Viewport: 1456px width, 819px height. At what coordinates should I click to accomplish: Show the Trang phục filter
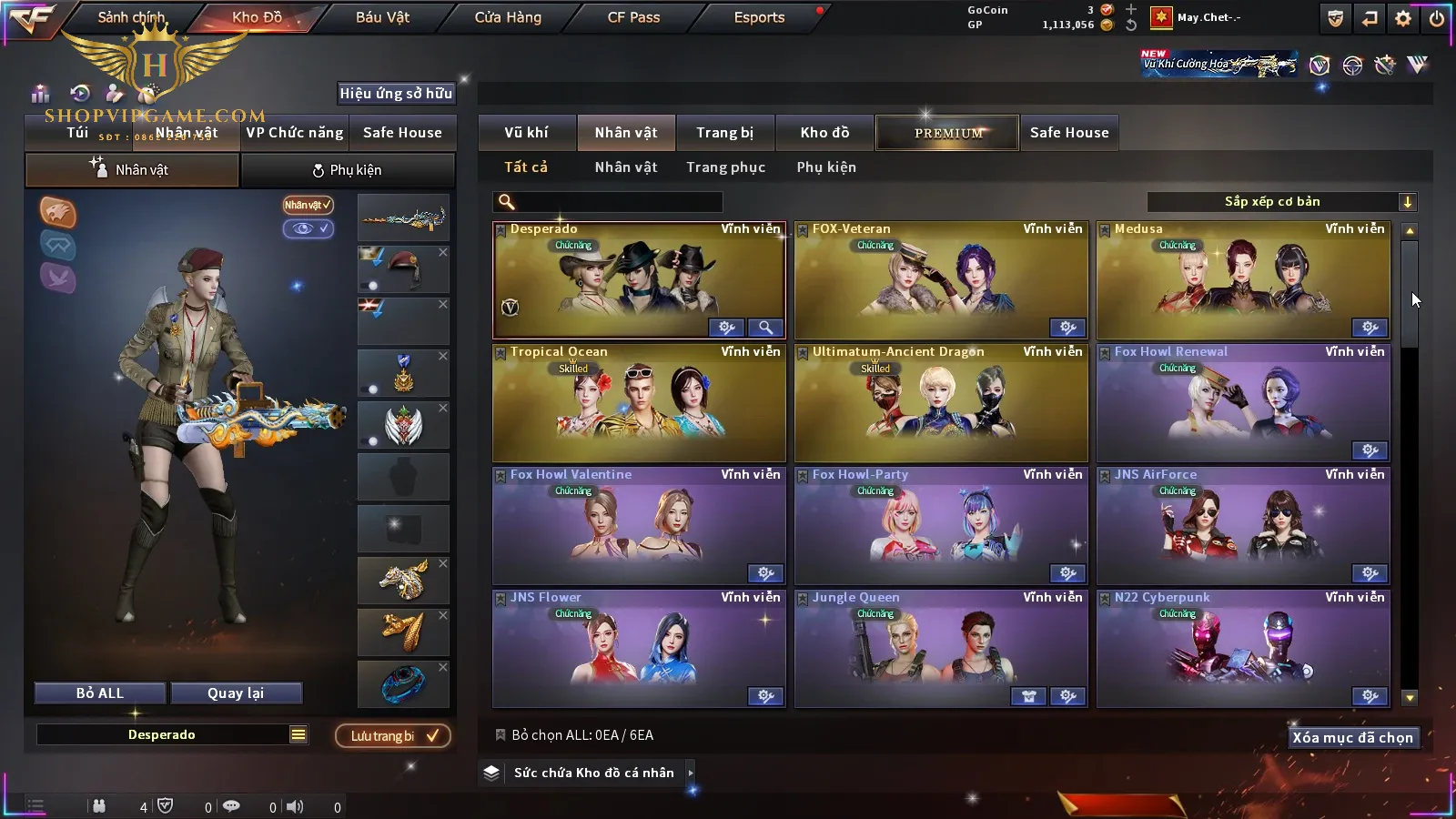[725, 167]
